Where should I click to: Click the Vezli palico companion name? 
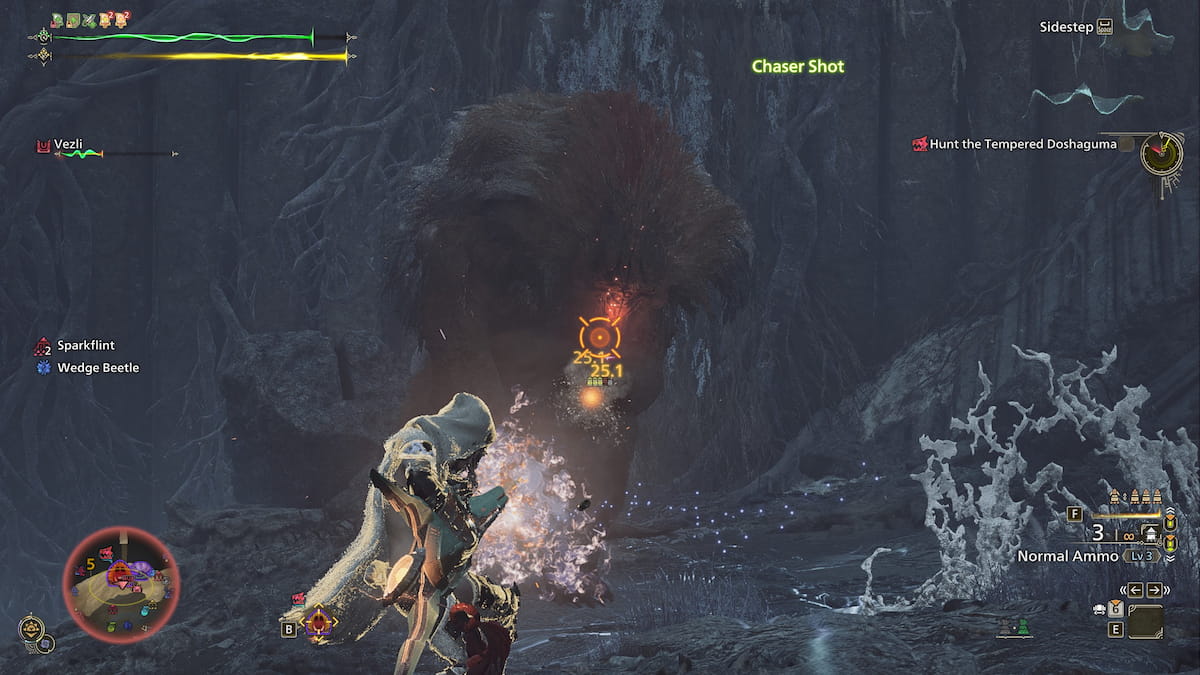[x=71, y=143]
